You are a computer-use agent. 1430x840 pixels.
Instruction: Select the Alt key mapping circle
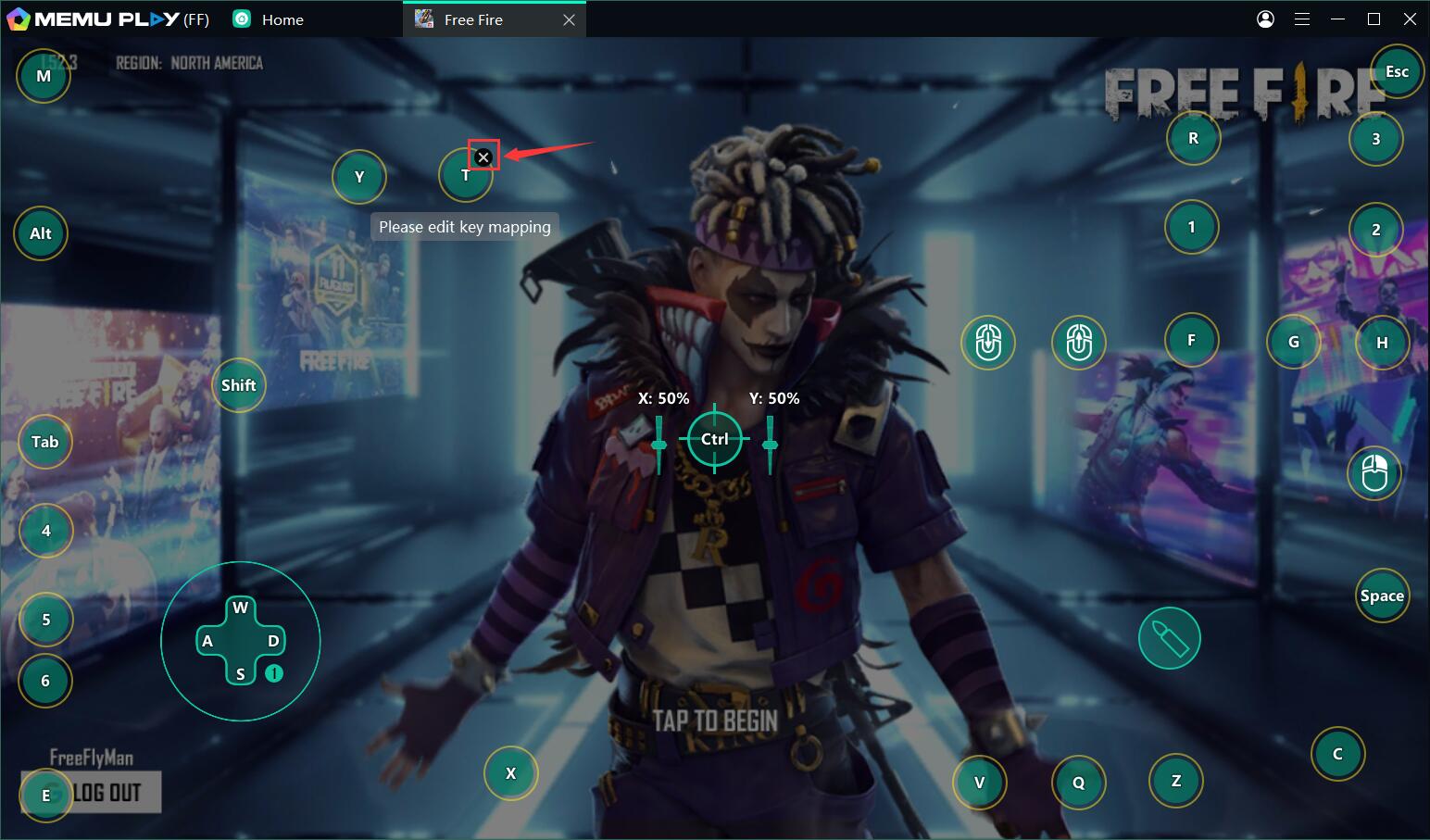[41, 233]
